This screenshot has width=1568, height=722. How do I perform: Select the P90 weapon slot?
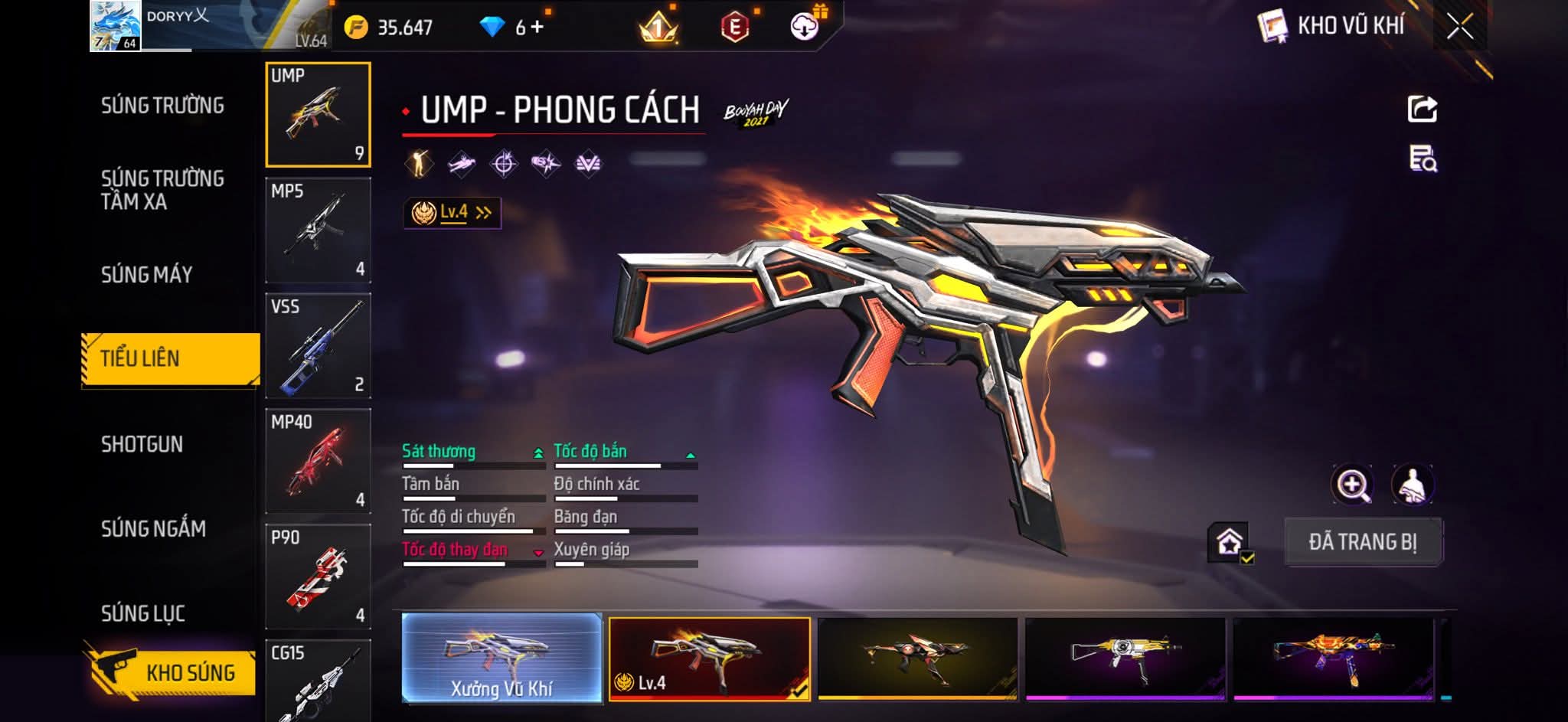click(x=318, y=576)
